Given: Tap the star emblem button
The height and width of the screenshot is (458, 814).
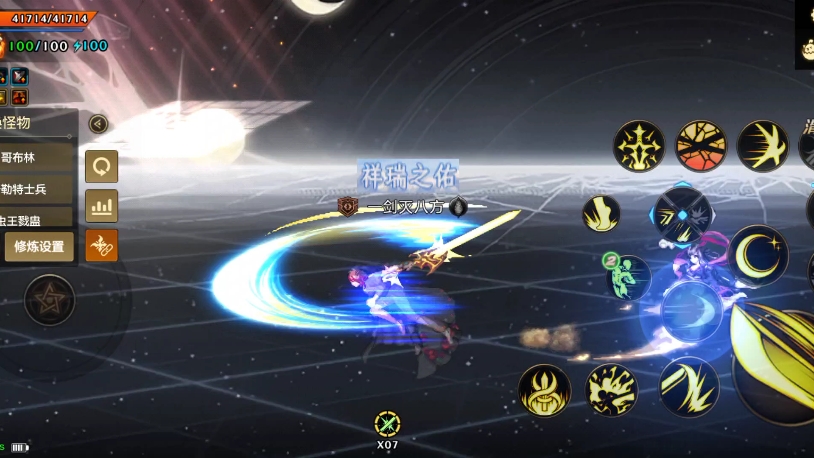Looking at the screenshot, I should (x=49, y=300).
